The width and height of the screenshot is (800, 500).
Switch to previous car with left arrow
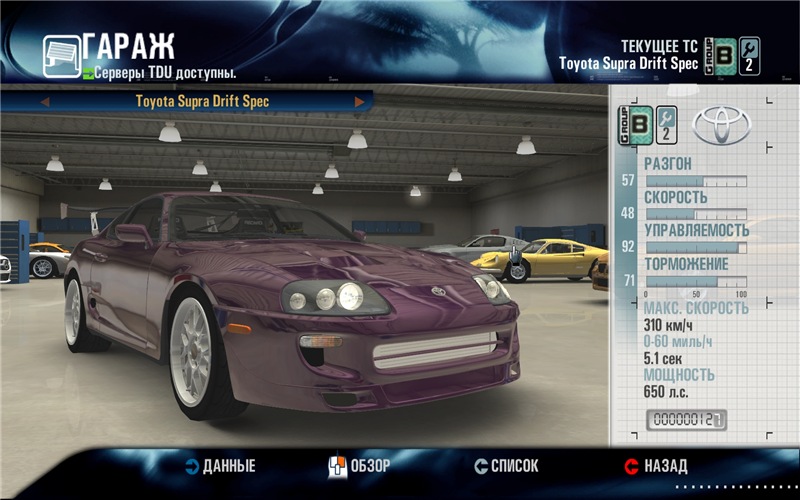[x=45, y=101]
